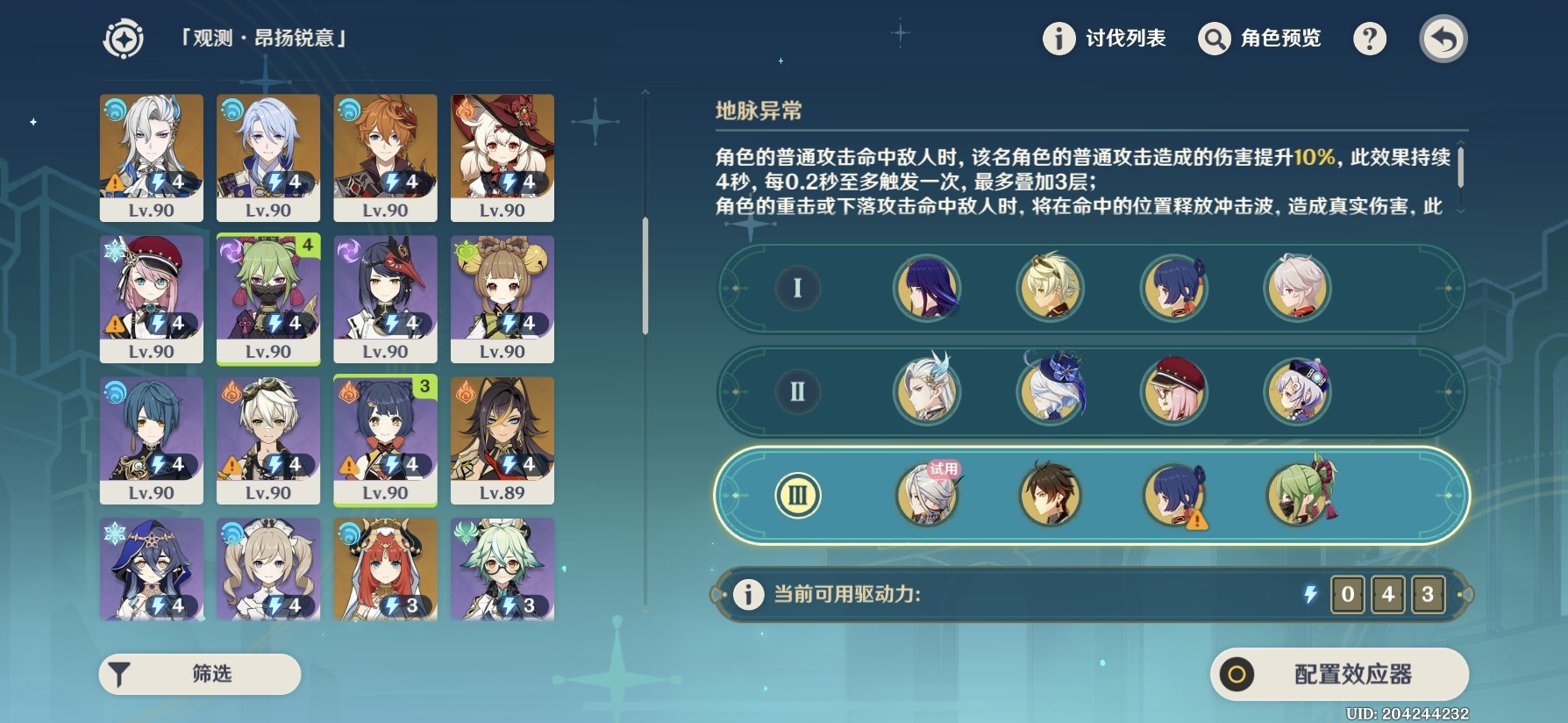The height and width of the screenshot is (723, 1568).
Task: Click the 配置效应器 button
Action: (x=1339, y=674)
